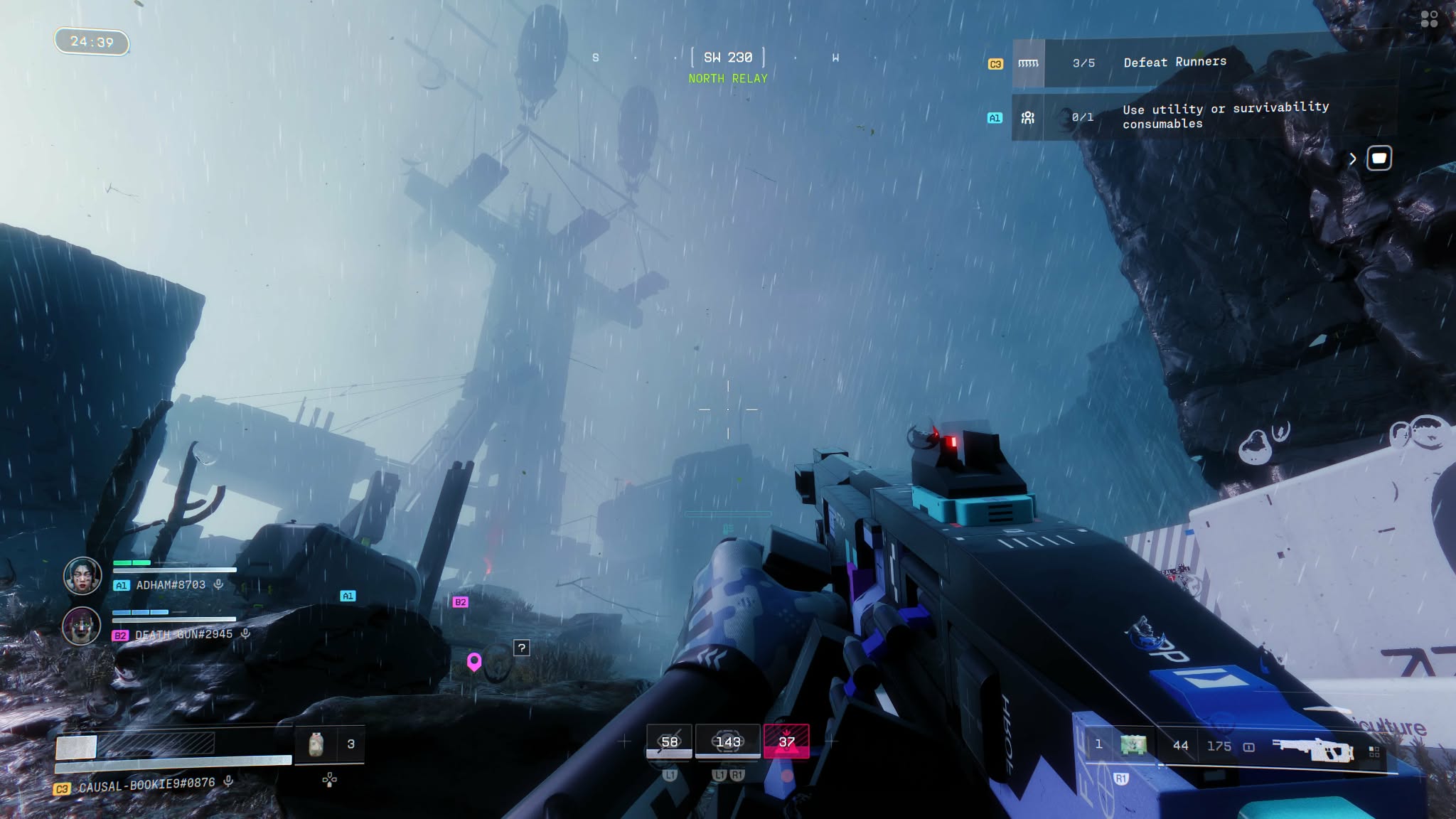Click the B2 teammate world marker

(460, 602)
